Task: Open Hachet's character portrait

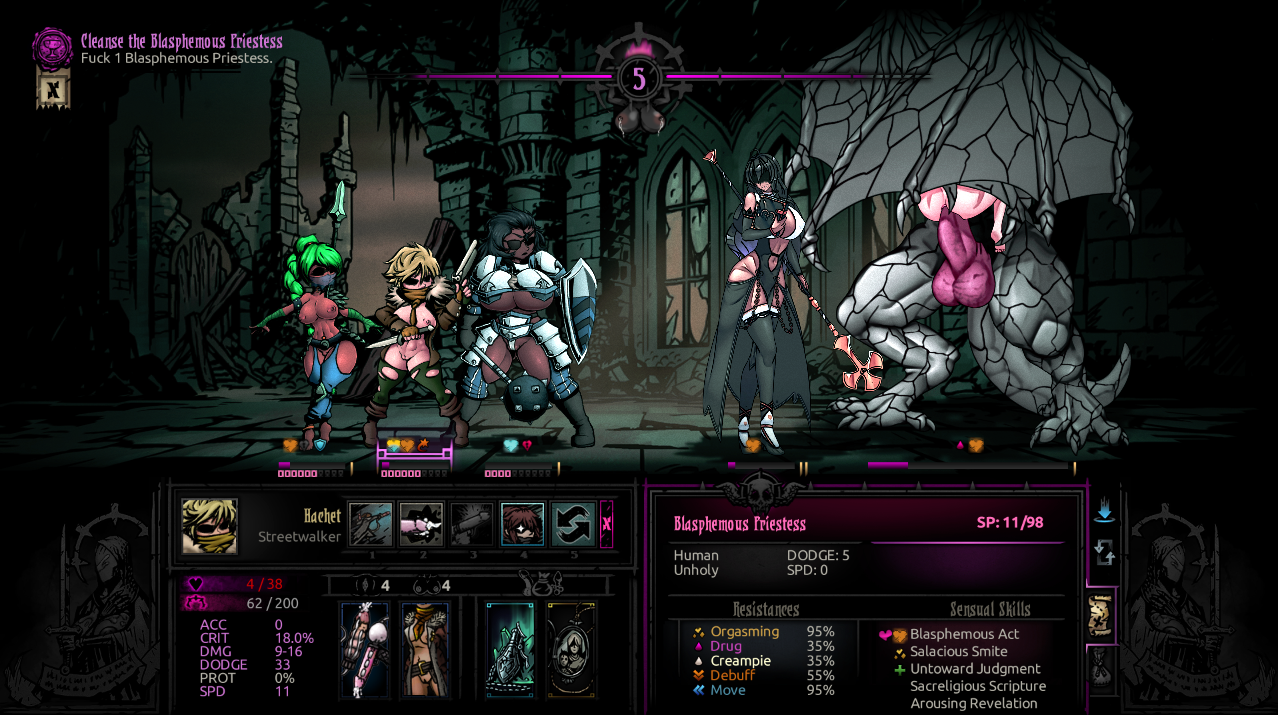Action: (210, 526)
